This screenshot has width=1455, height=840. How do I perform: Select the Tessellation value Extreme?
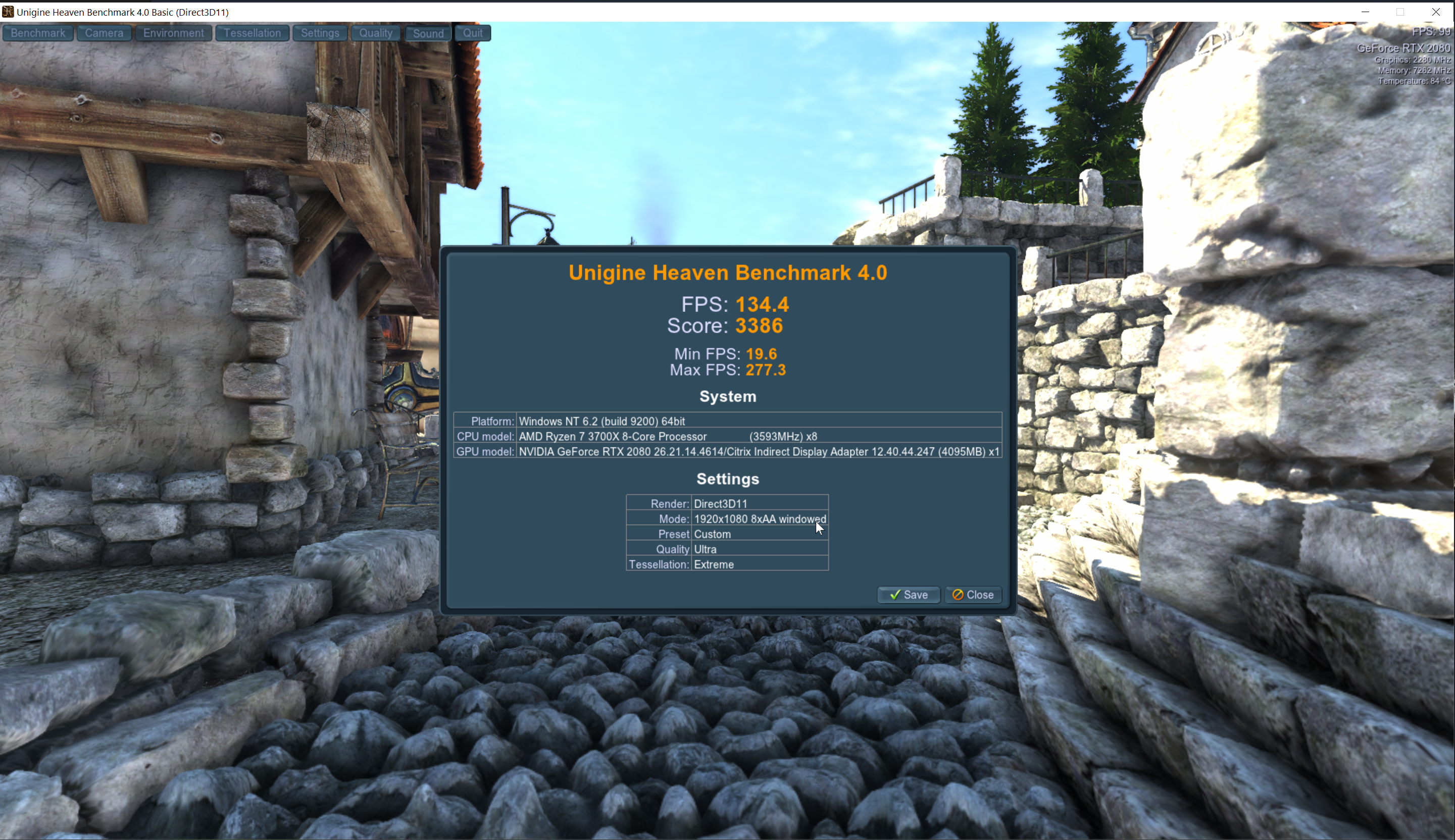714,564
